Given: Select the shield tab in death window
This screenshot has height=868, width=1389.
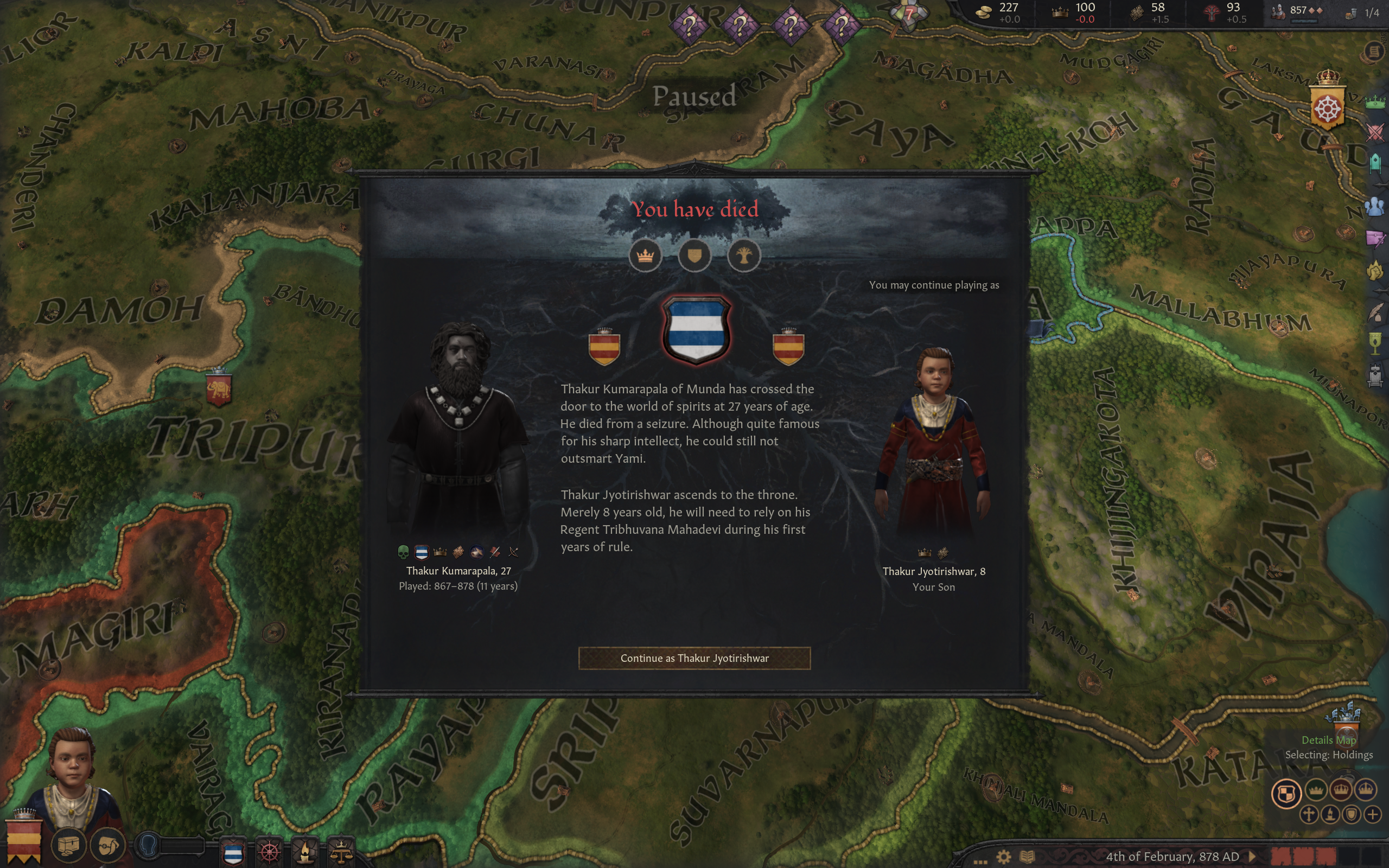Looking at the screenshot, I should [694, 256].
